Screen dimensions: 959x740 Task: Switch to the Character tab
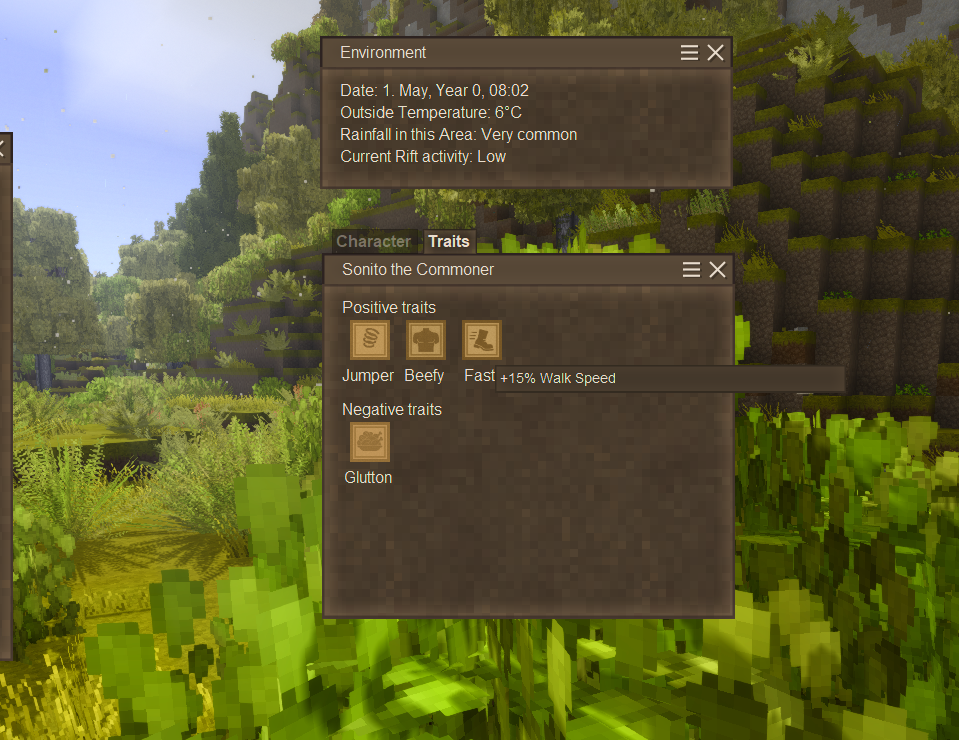tap(373, 241)
